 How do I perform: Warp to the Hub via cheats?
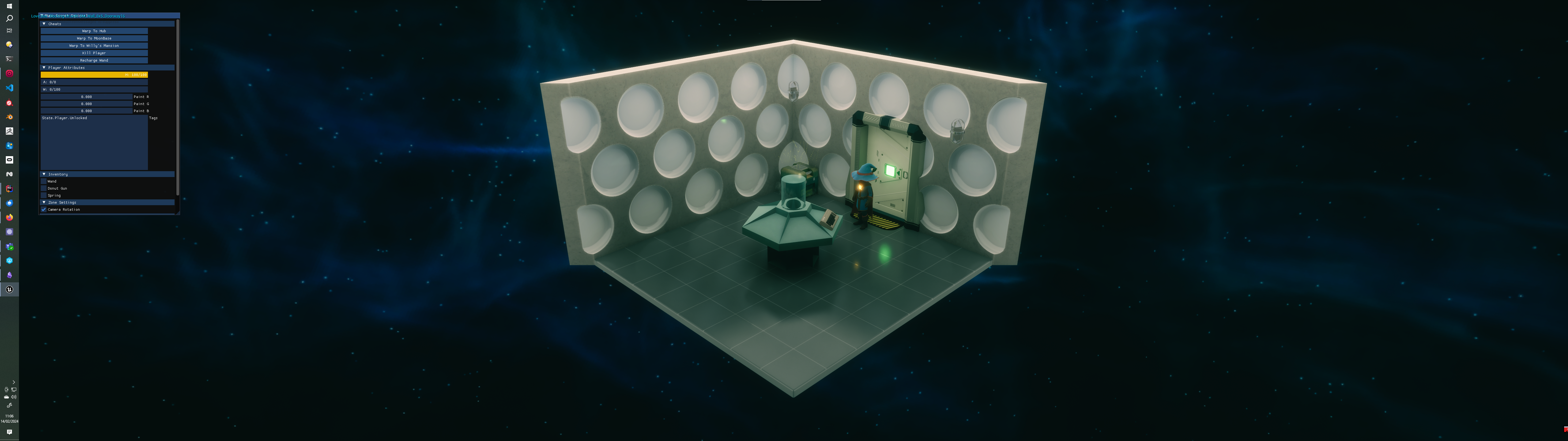pos(94,31)
